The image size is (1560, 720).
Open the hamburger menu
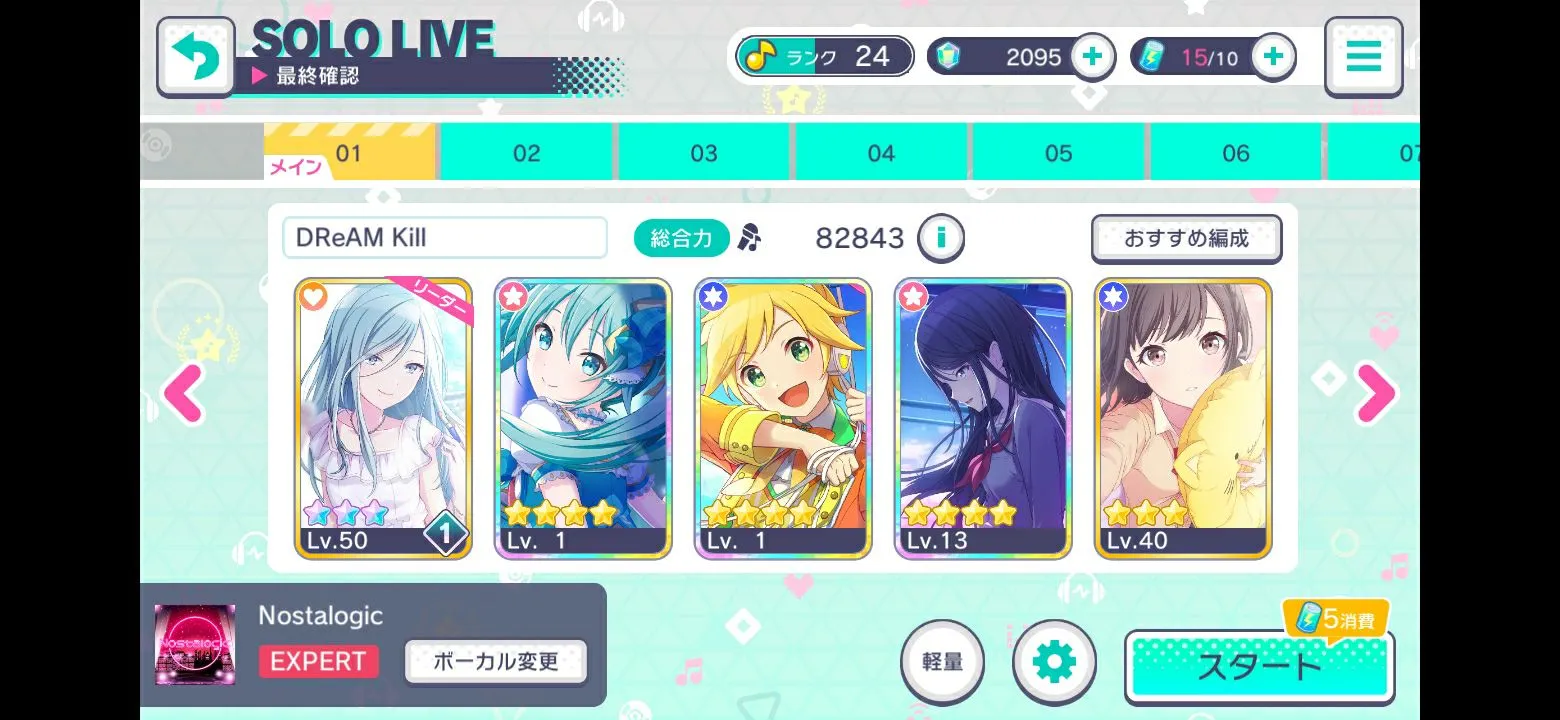click(1363, 57)
